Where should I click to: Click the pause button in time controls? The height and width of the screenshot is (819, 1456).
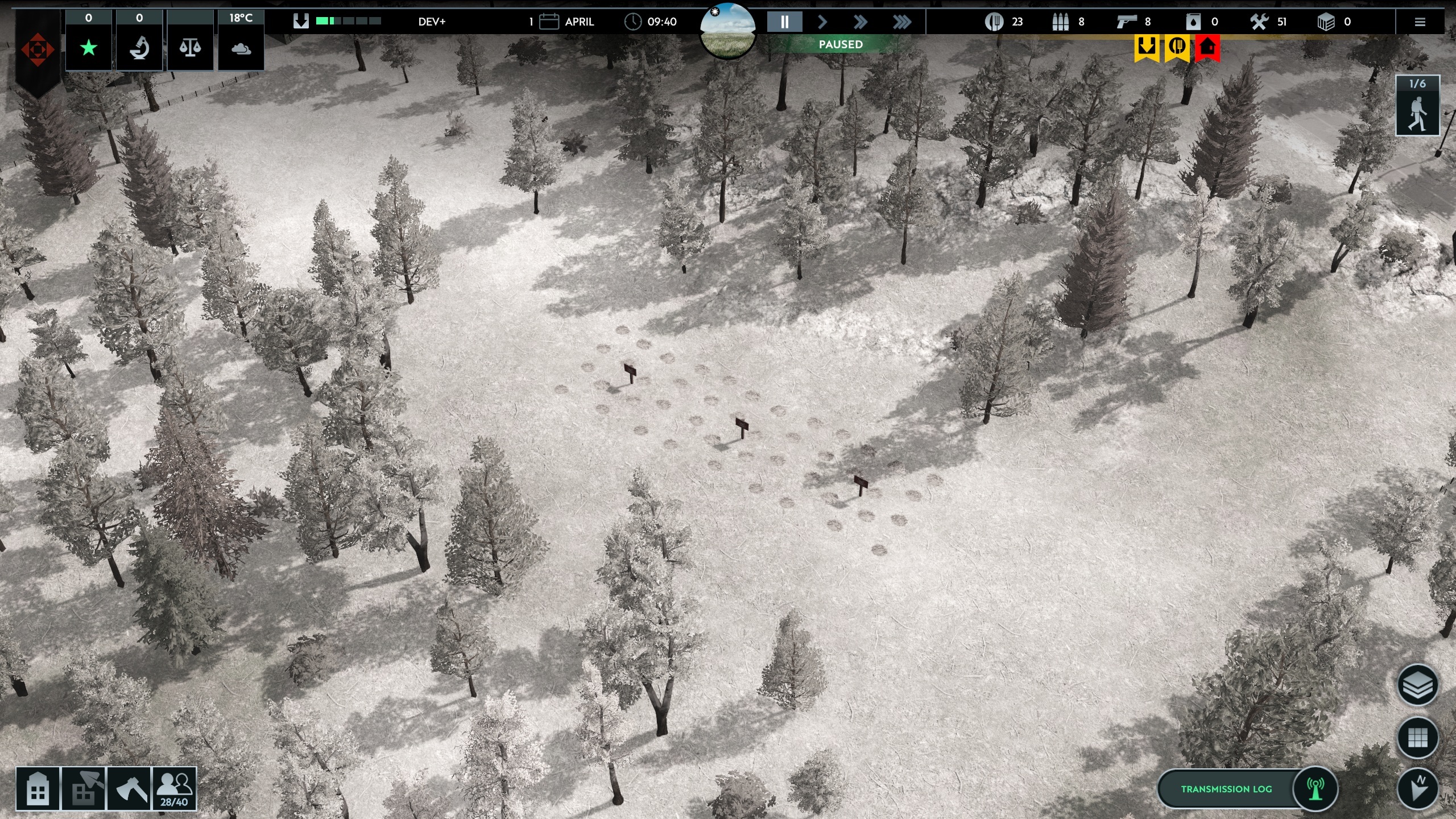tap(784, 22)
